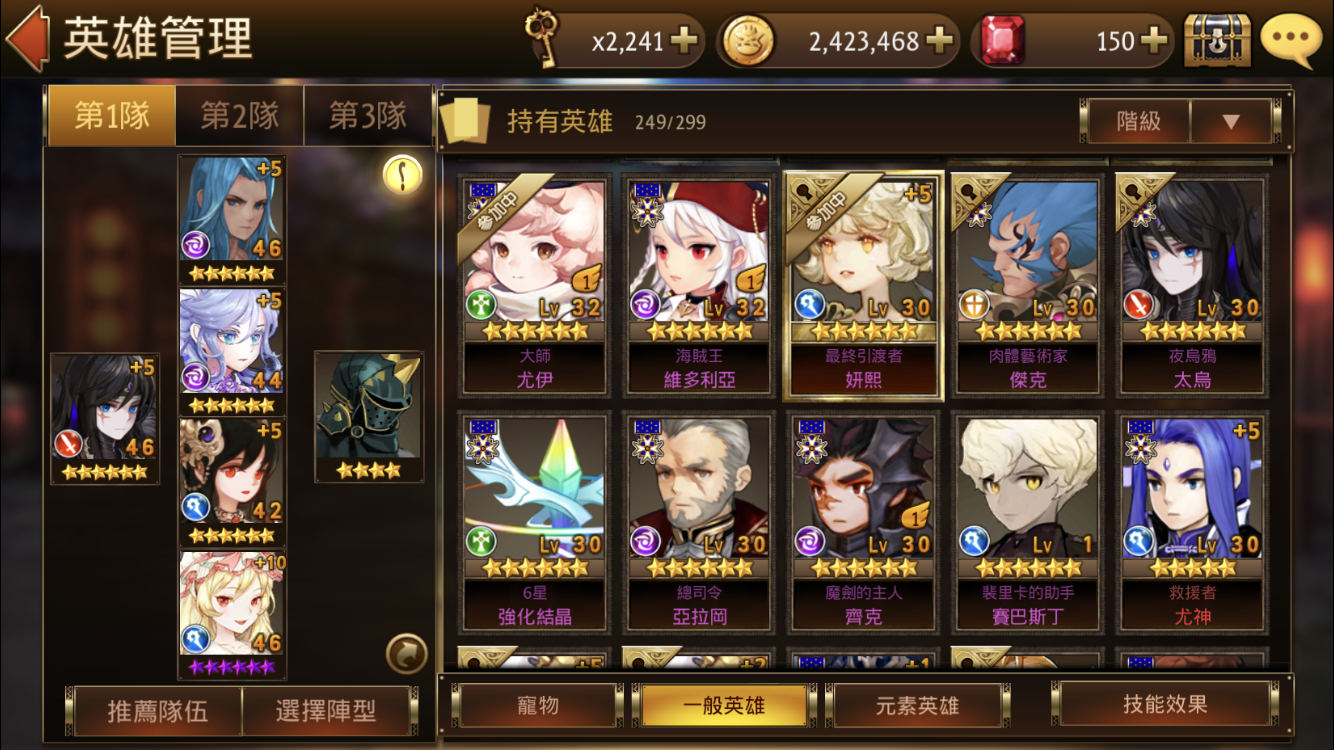The image size is (1334, 750).
Task: Select hero 尤伊 card
Action: pos(535,285)
